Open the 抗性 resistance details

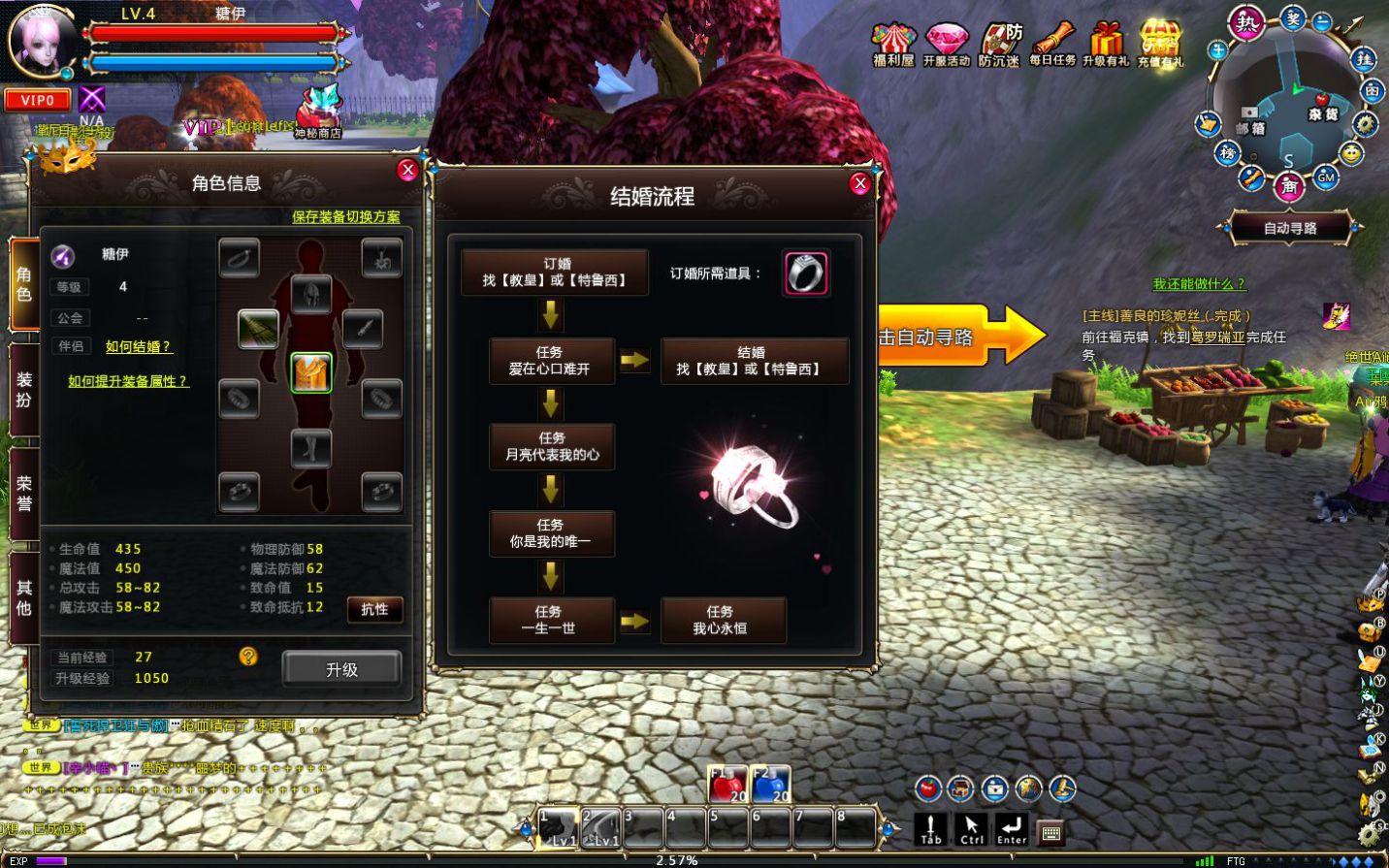374,609
